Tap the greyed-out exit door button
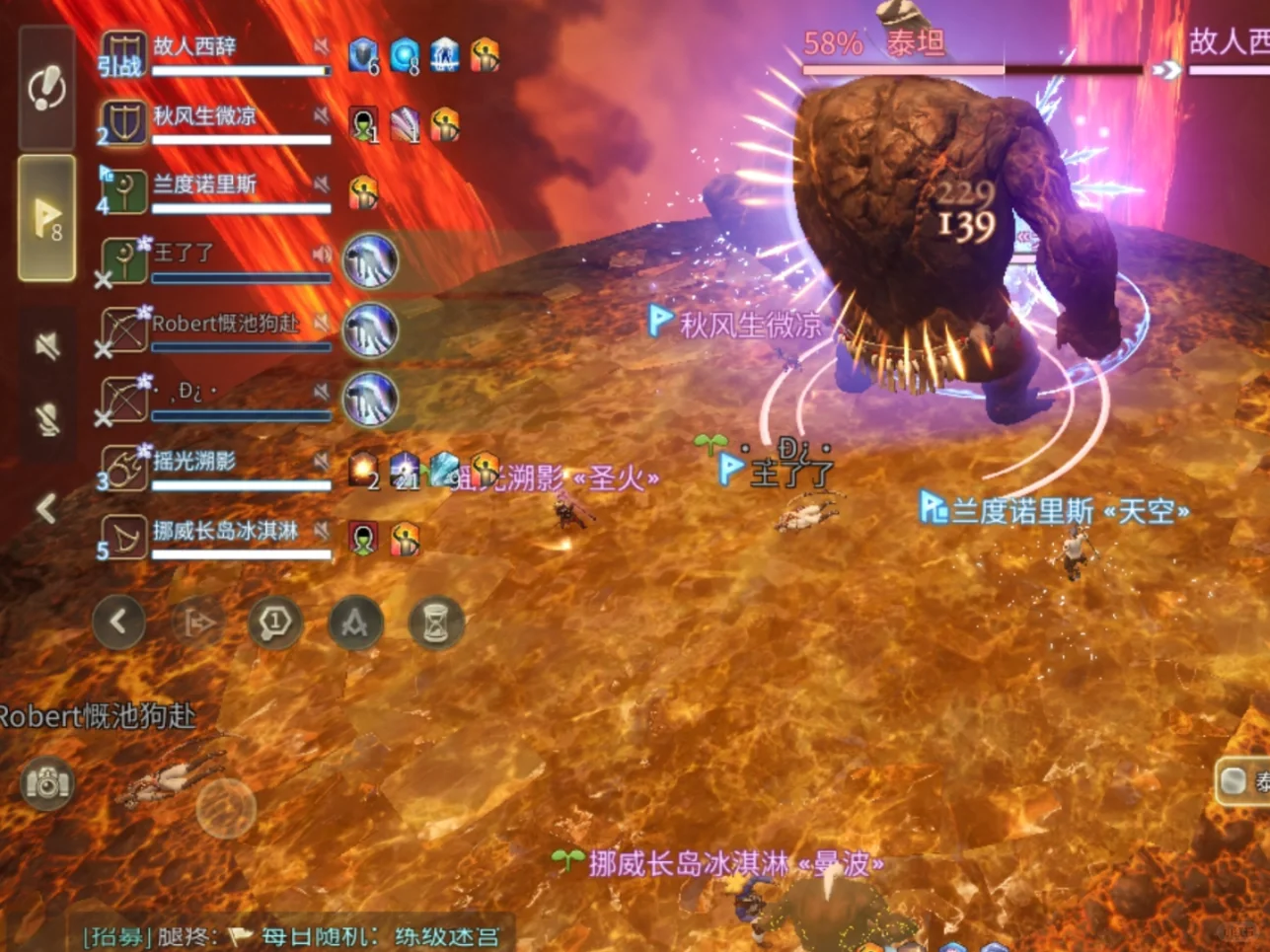The width and height of the screenshot is (1270, 952). (x=197, y=622)
